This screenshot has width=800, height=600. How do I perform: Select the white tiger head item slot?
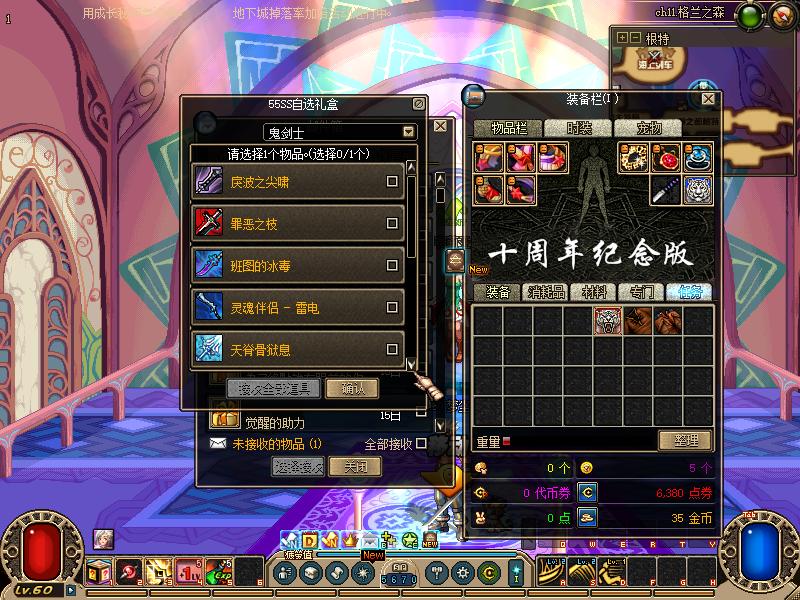tap(608, 320)
